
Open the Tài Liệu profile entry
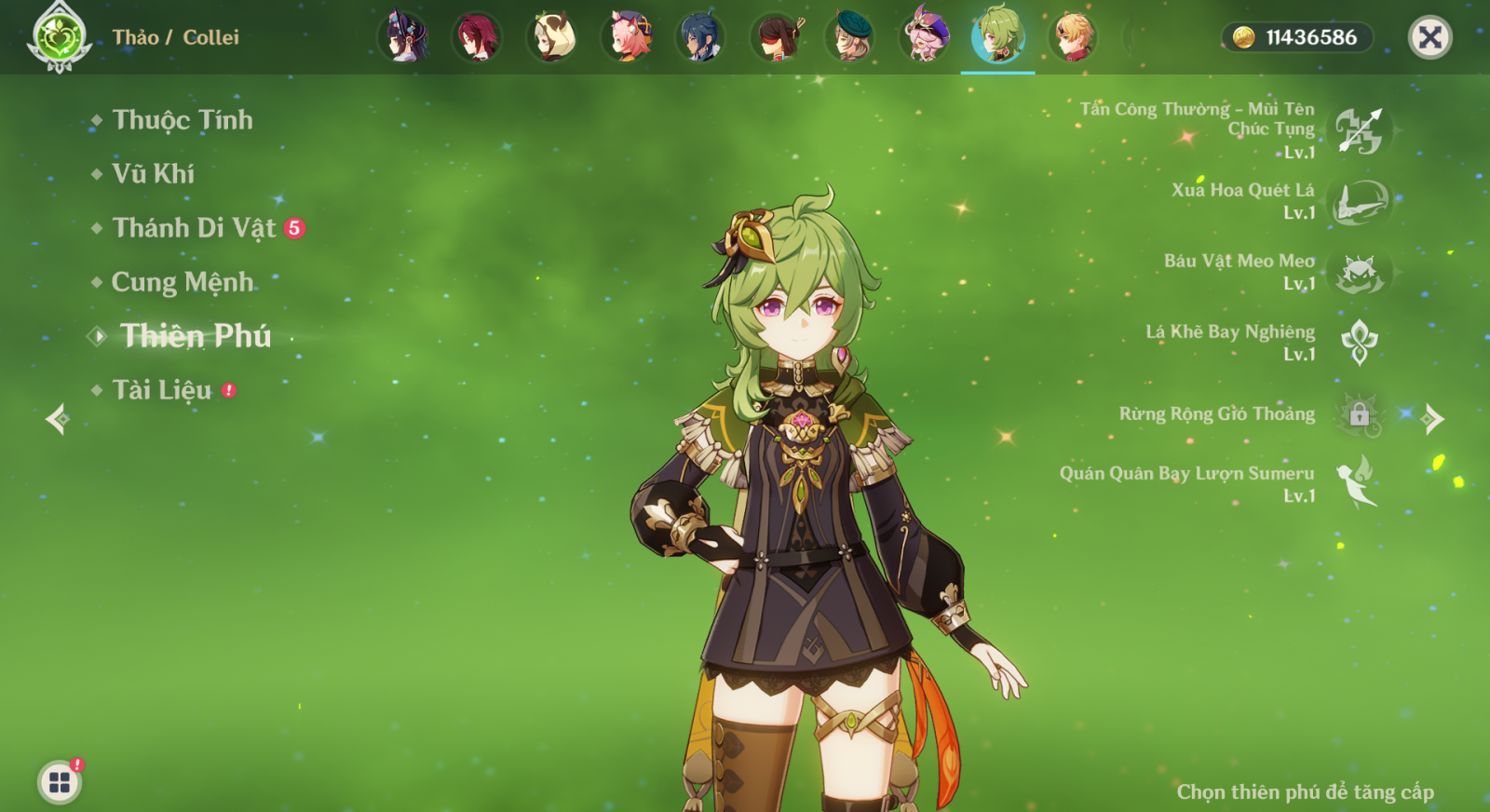tap(161, 390)
